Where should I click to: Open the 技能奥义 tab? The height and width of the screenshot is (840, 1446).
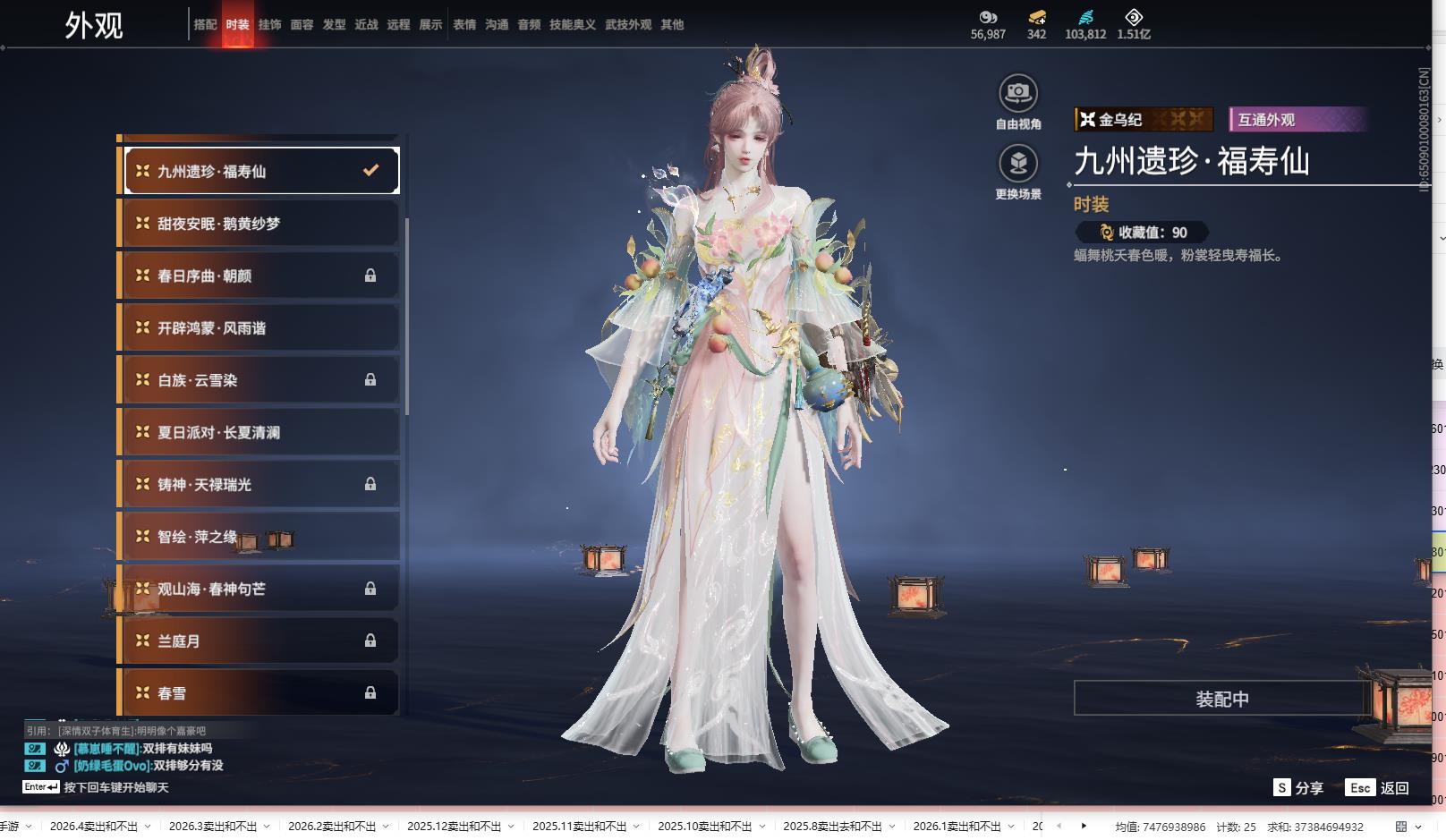tap(572, 25)
